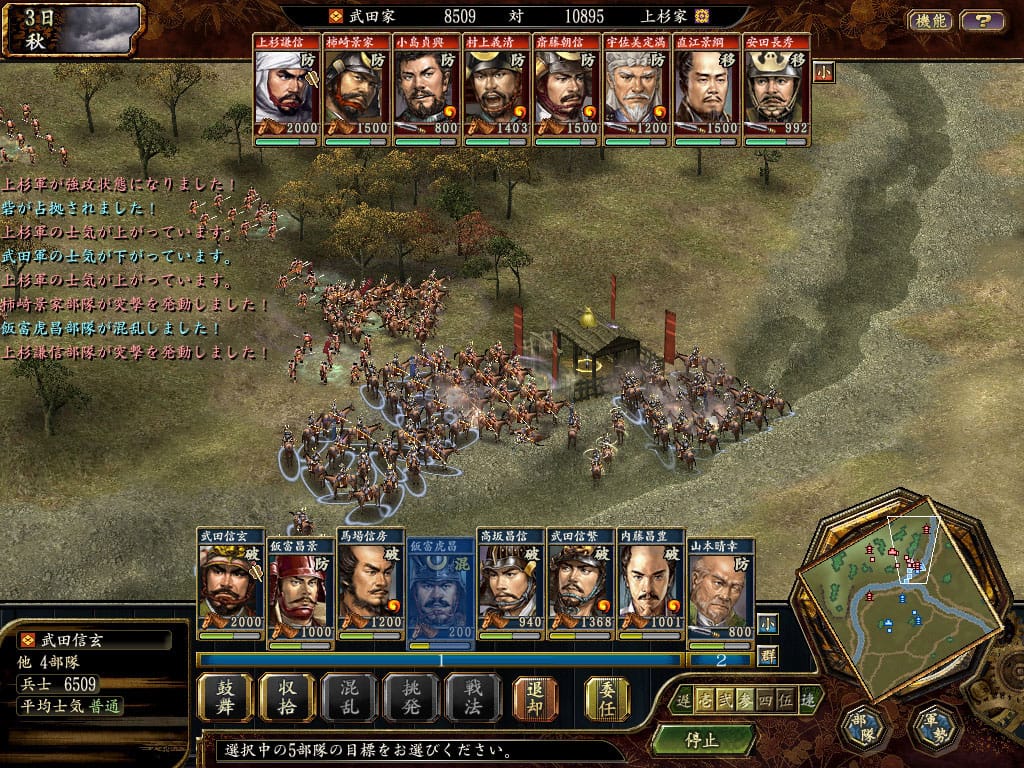The image size is (1024, 768).
Task: Select 馬場信房 unit card
Action: coord(370,585)
